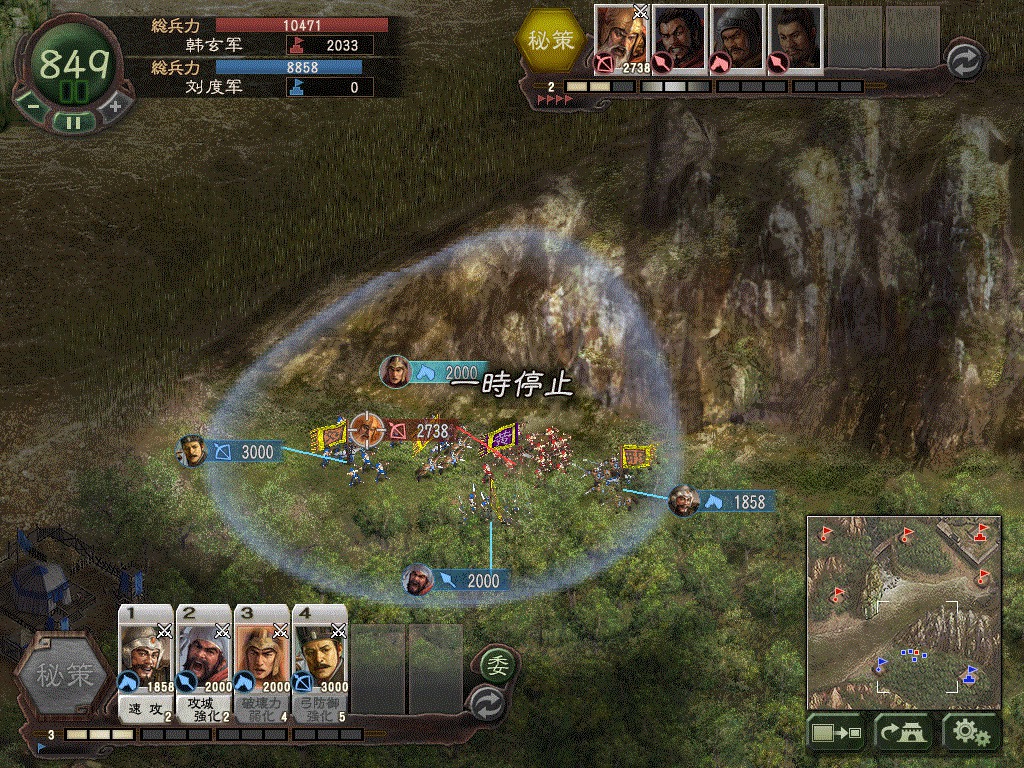Pick officer card 4 with 弓防御強化 skill
The width and height of the screenshot is (1024, 768).
(x=320, y=664)
